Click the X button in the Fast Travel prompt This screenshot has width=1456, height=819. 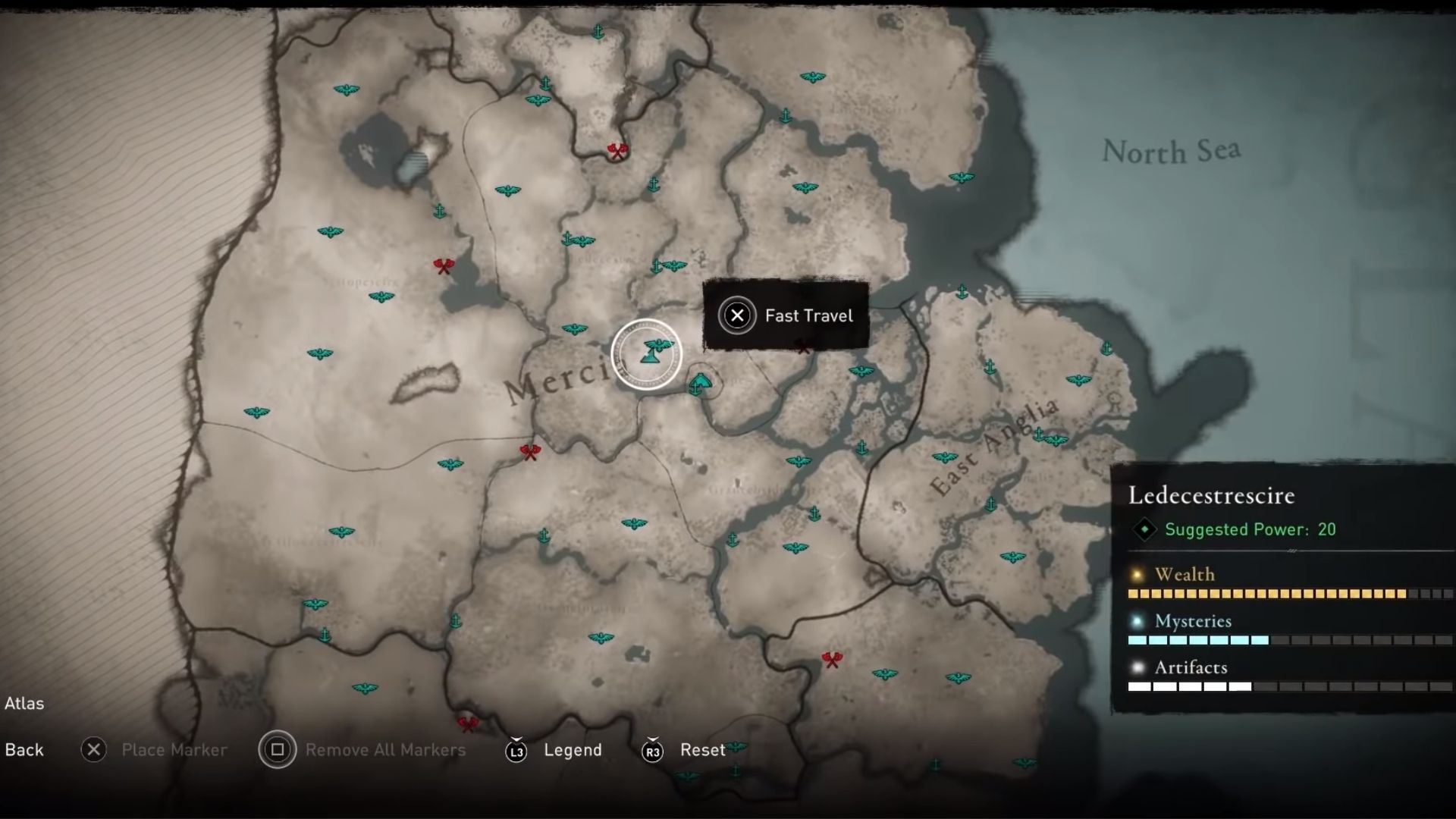[737, 315]
